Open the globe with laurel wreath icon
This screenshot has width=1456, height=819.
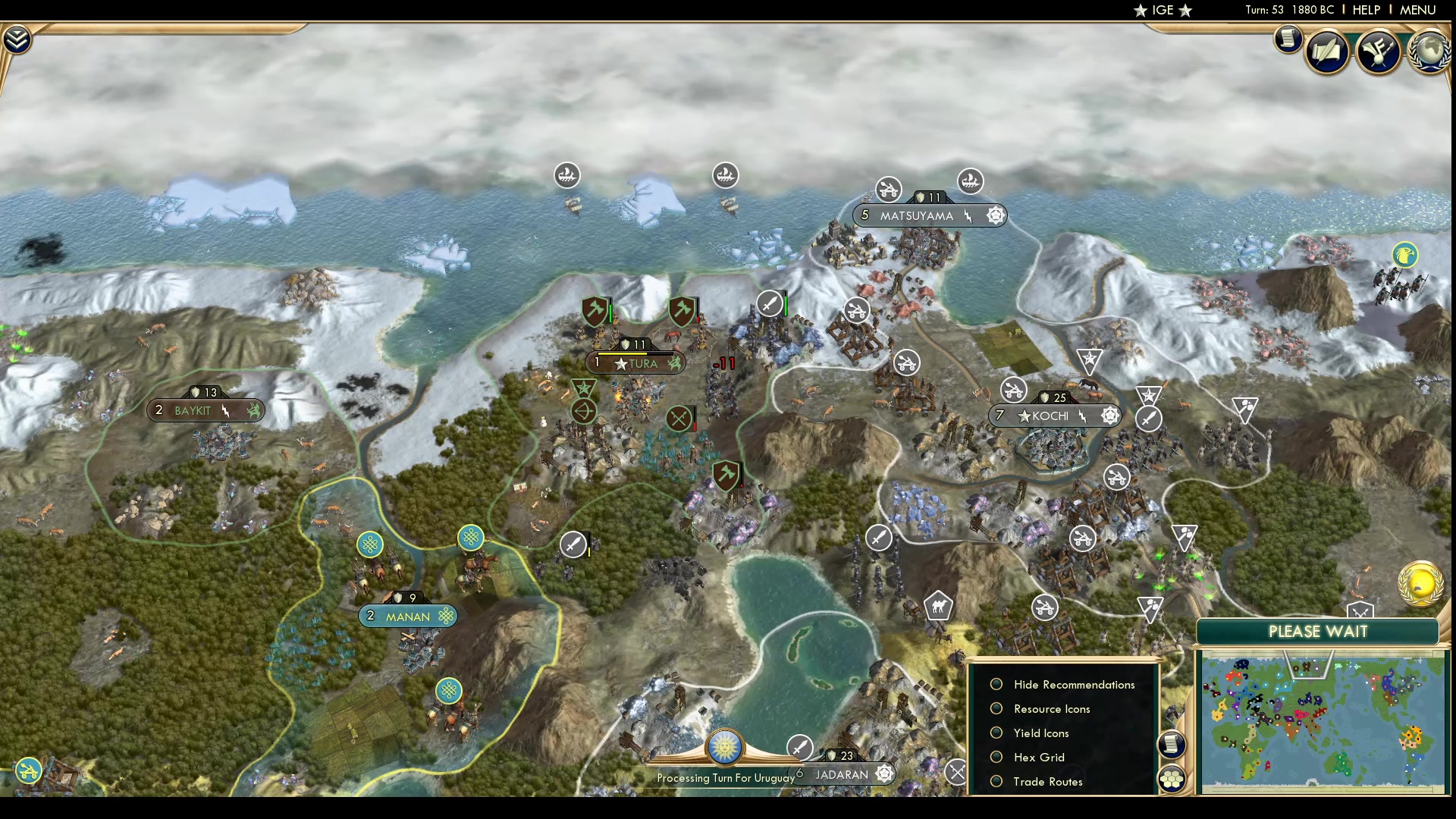coord(1429,52)
